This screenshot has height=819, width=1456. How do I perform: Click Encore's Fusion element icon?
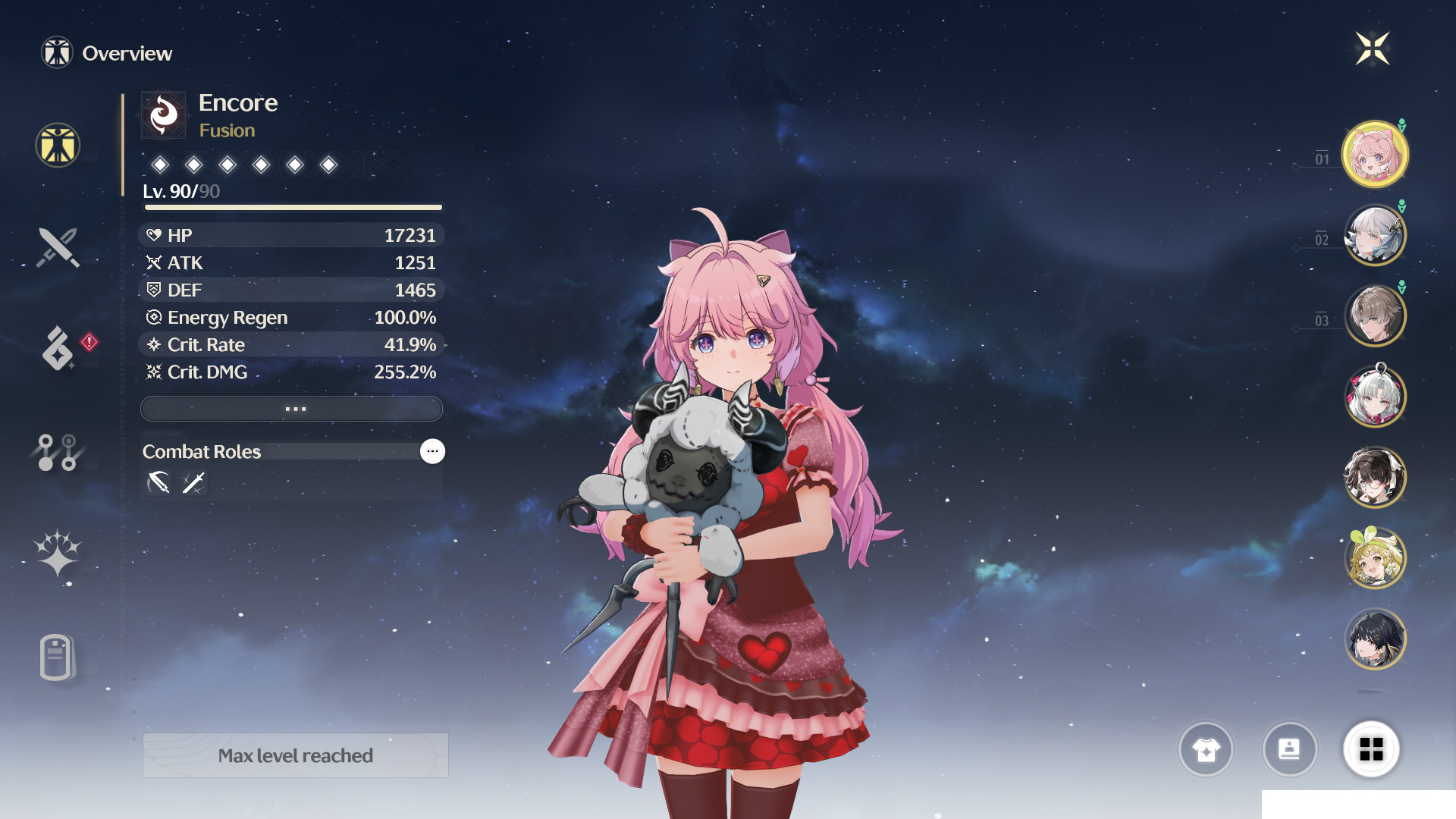(163, 115)
